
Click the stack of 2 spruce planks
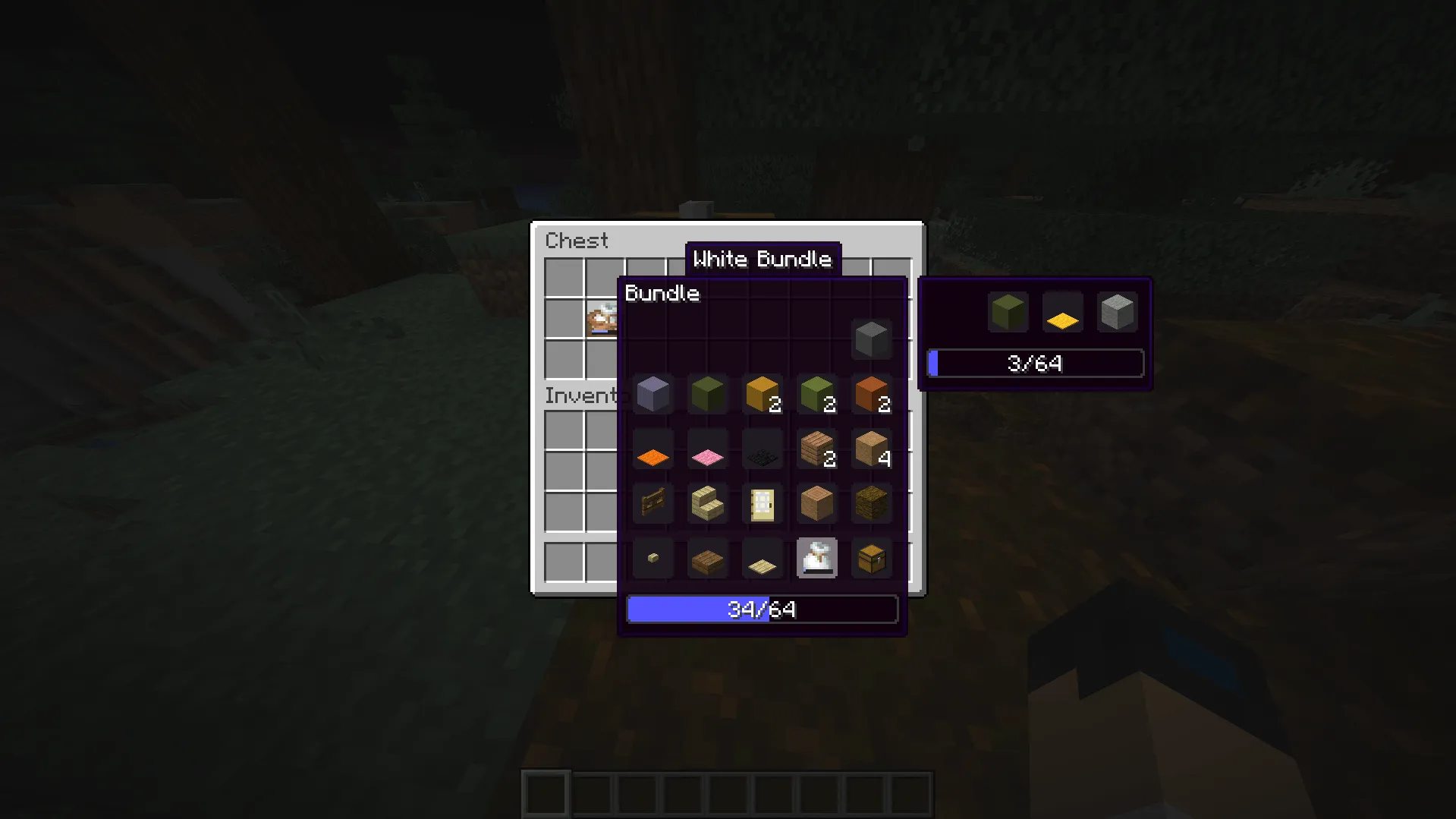[x=816, y=449]
